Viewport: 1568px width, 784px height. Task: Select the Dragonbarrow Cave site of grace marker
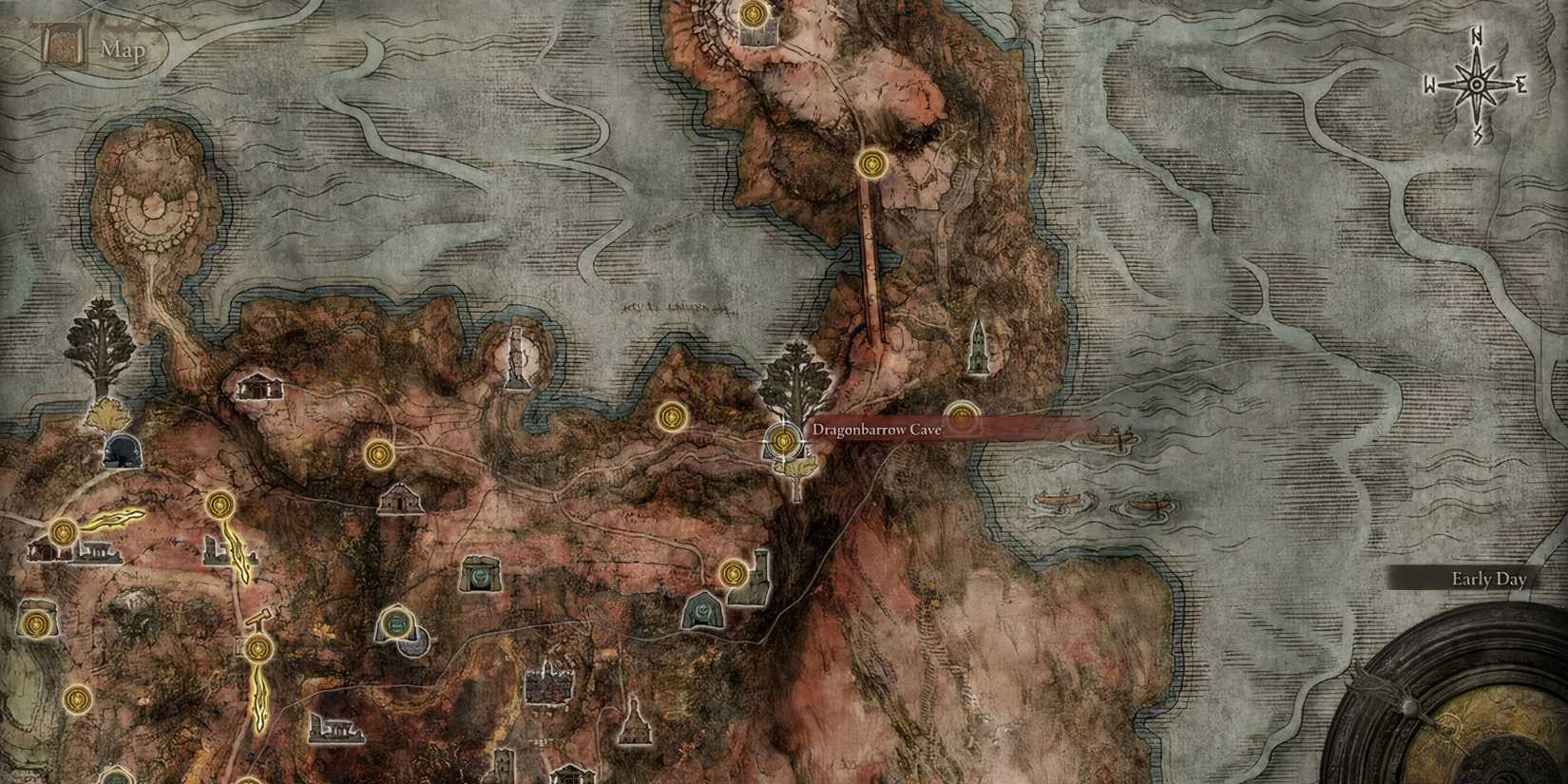click(784, 439)
